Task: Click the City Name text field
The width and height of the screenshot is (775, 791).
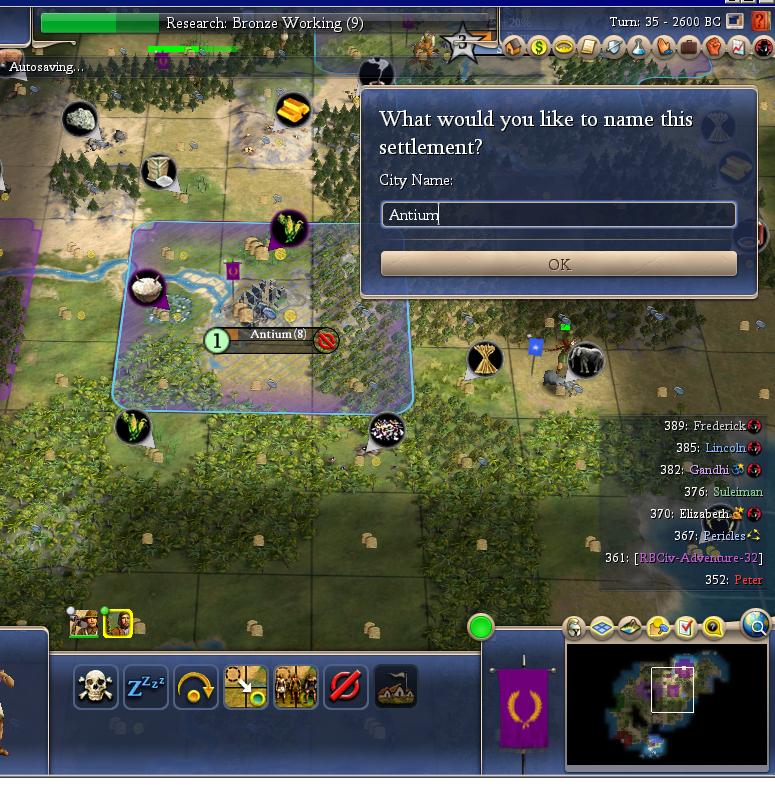Action: point(559,215)
